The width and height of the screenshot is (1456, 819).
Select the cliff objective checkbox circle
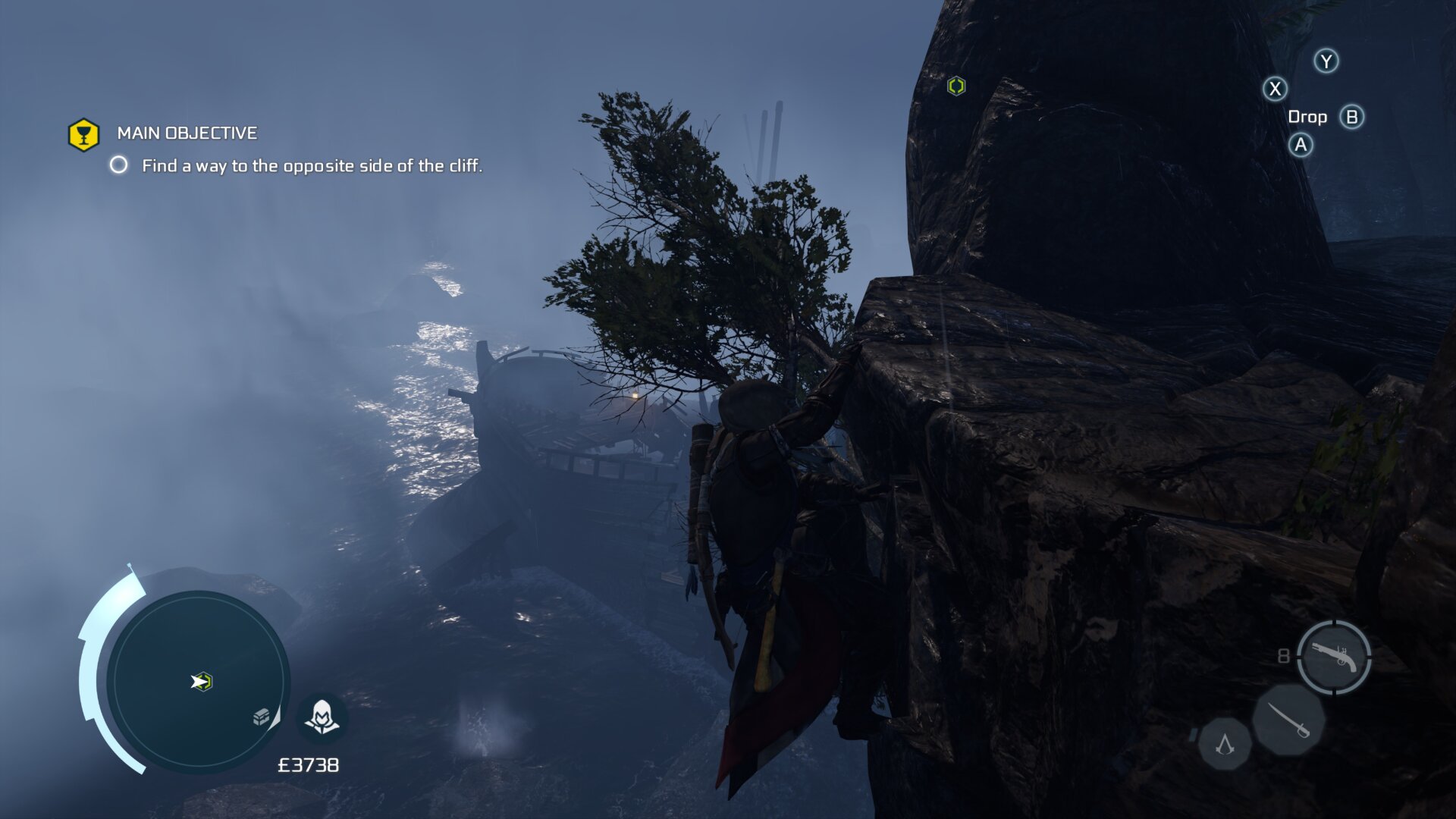119,165
